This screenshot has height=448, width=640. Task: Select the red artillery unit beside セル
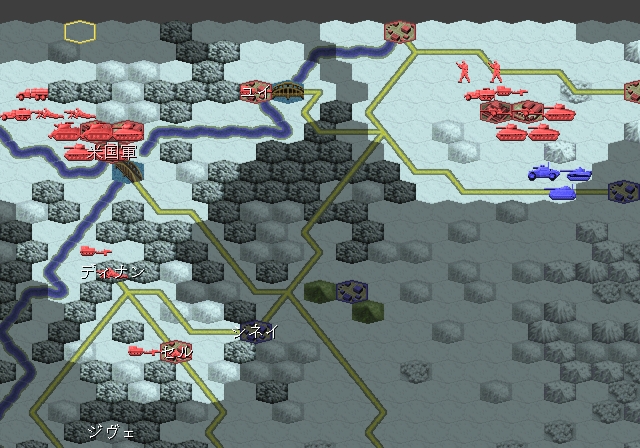point(144,351)
